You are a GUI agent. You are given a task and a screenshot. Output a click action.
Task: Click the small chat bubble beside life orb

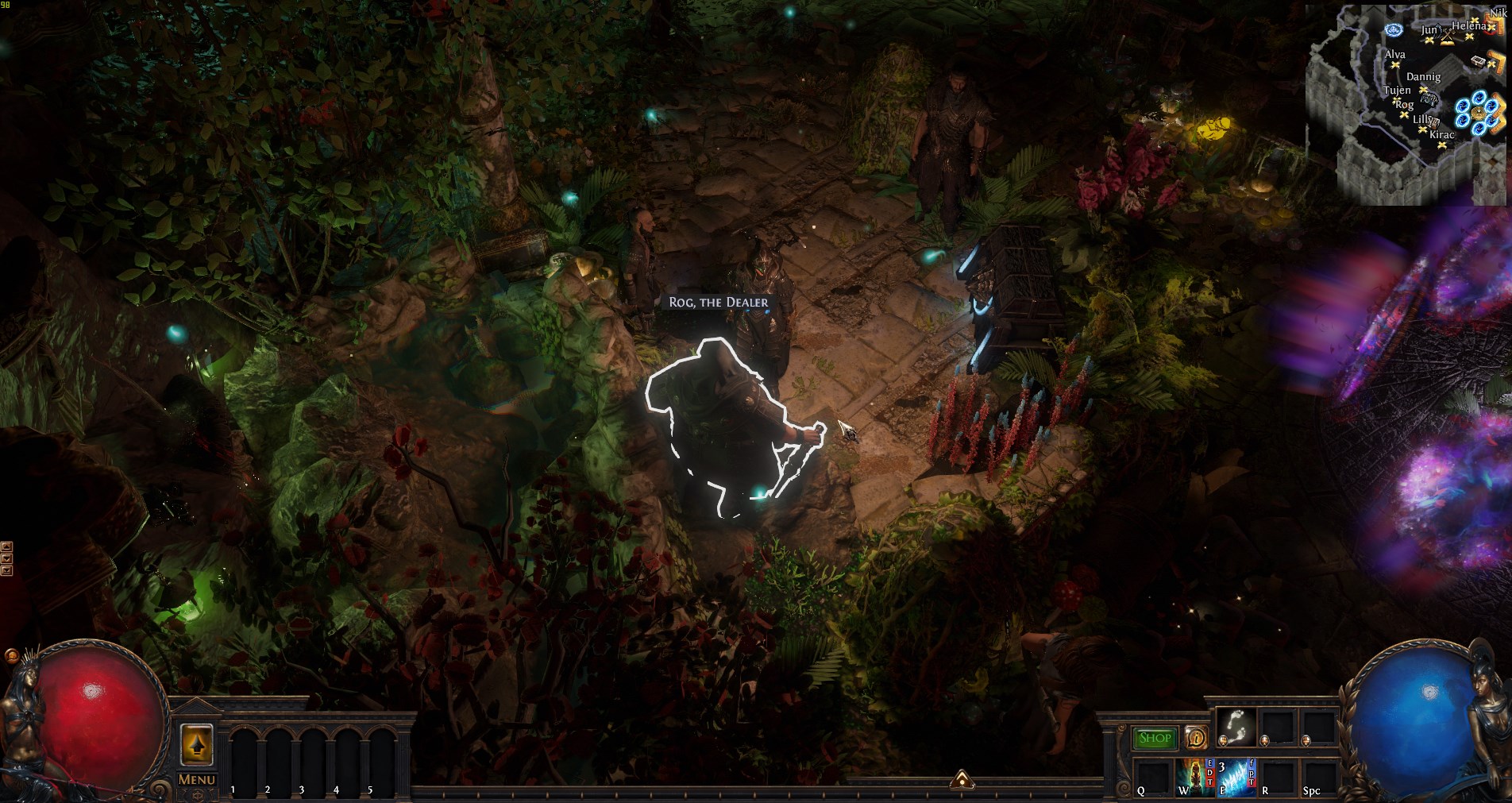pos(11,656)
